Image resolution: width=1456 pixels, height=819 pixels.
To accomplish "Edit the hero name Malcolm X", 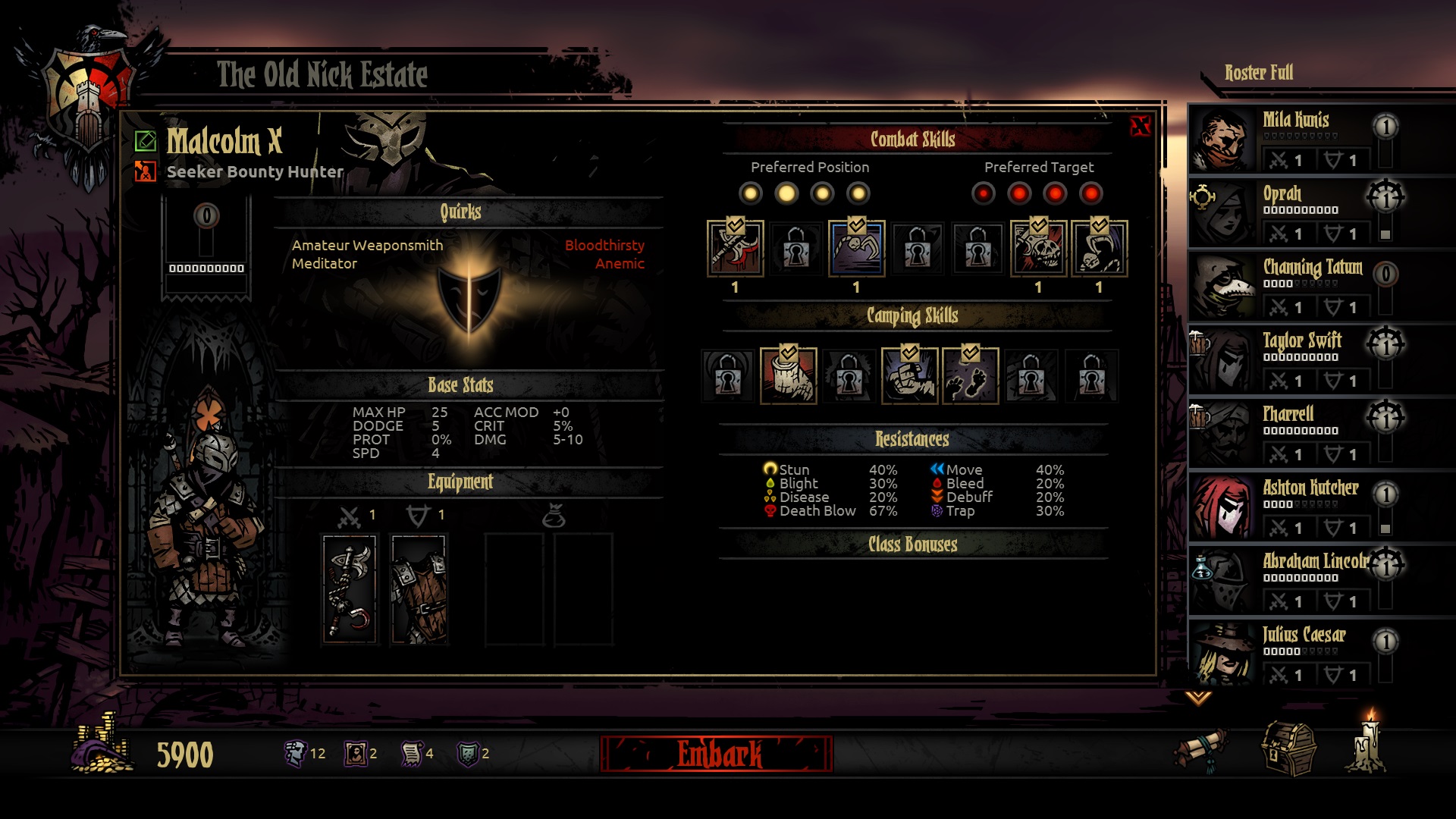I will click(145, 141).
